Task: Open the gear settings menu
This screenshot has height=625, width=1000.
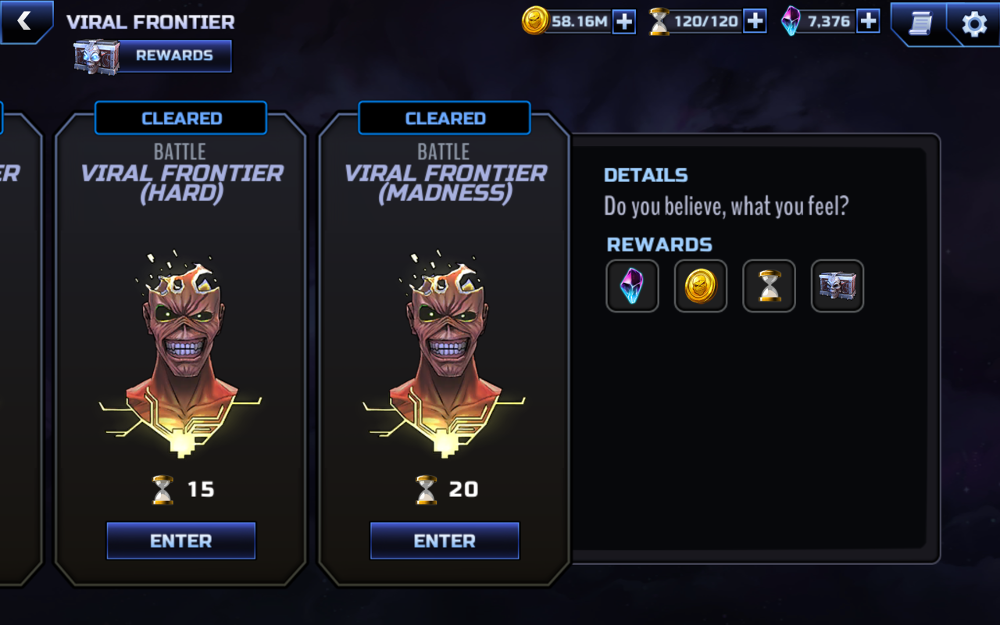Action: [x=974, y=23]
